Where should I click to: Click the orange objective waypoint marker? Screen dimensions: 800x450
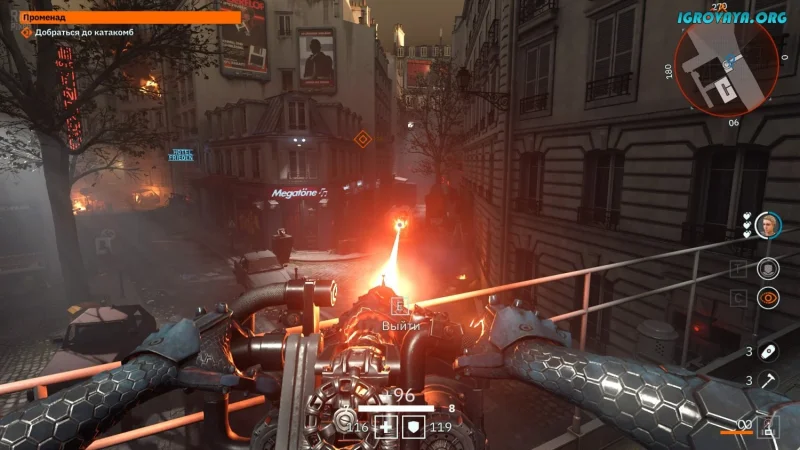click(362, 139)
